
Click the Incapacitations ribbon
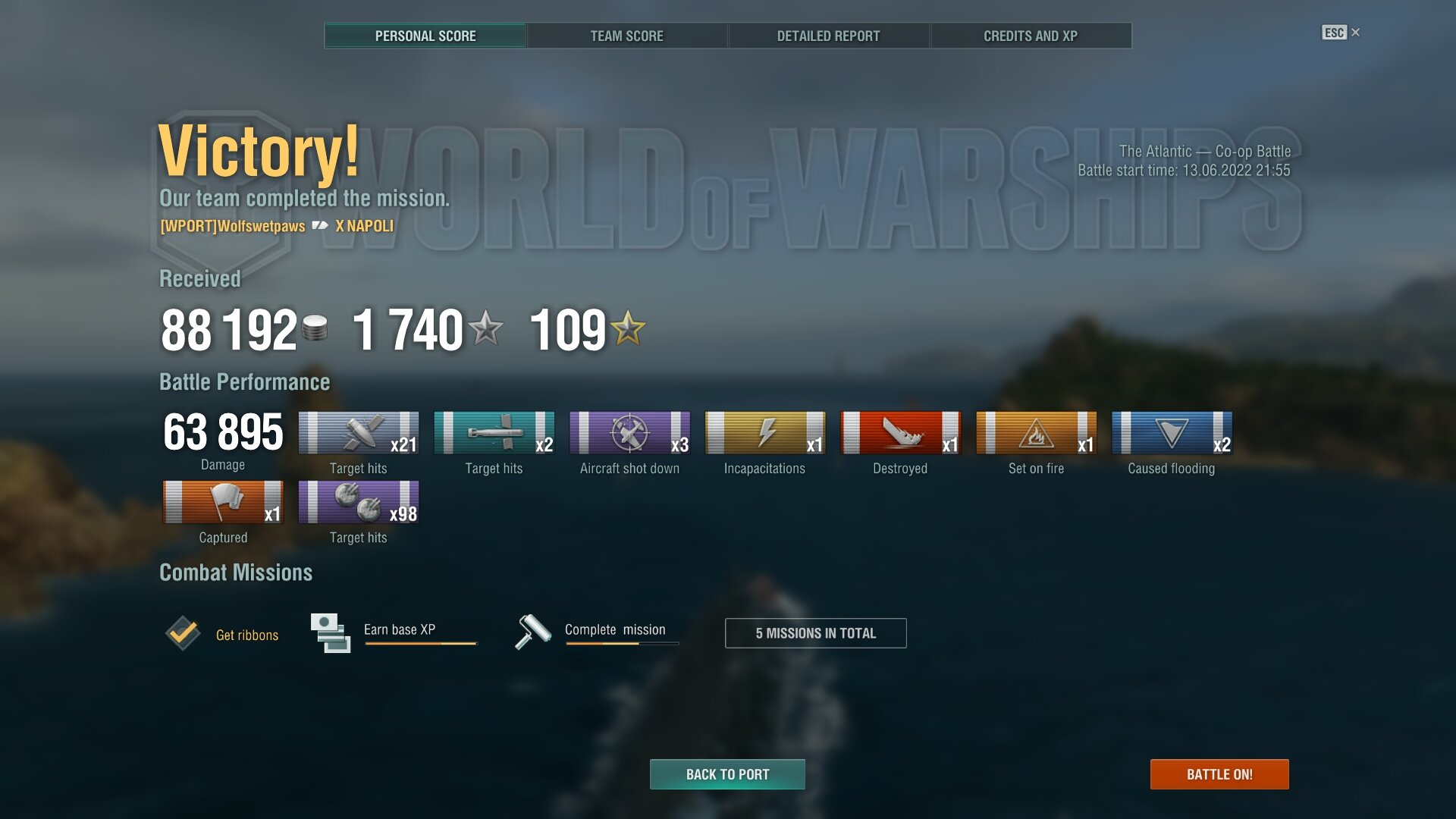pos(764,434)
